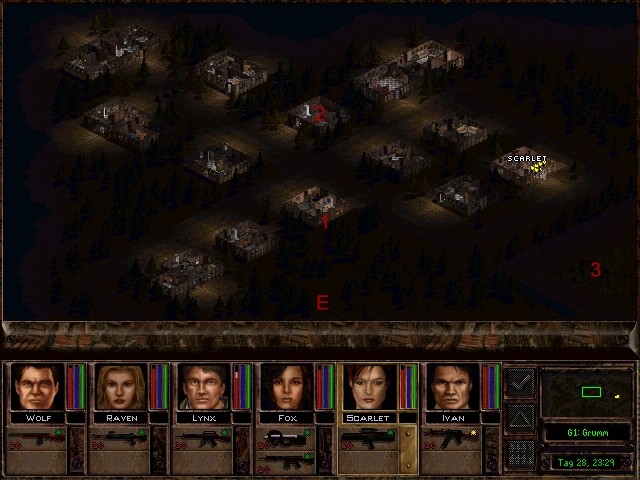Screen dimensions: 640x480
Task: Select Ivan's portrait
Action: 452,387
